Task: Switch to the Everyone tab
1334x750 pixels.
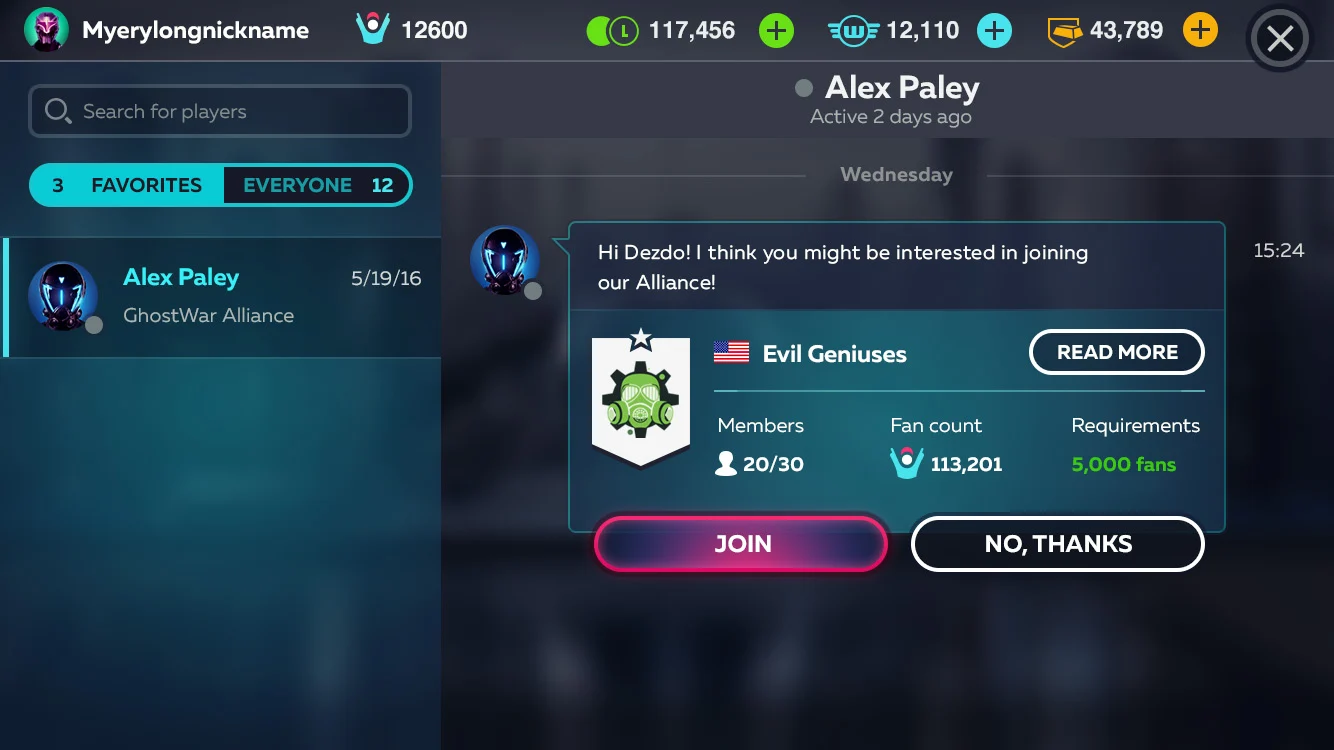Action: click(317, 185)
